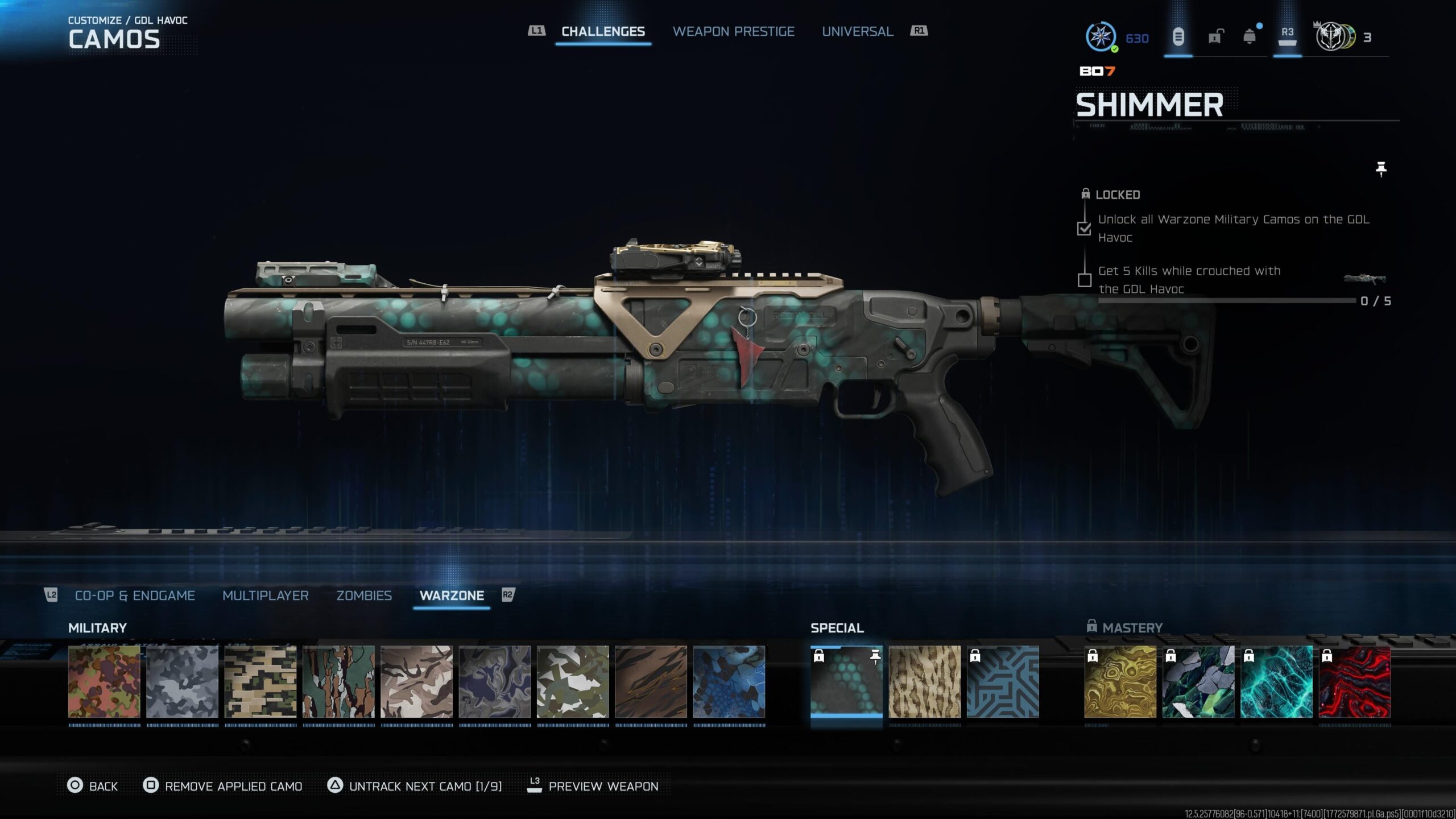The width and height of the screenshot is (1456, 819).
Task: Open the notifications bell icon
Action: click(1250, 38)
